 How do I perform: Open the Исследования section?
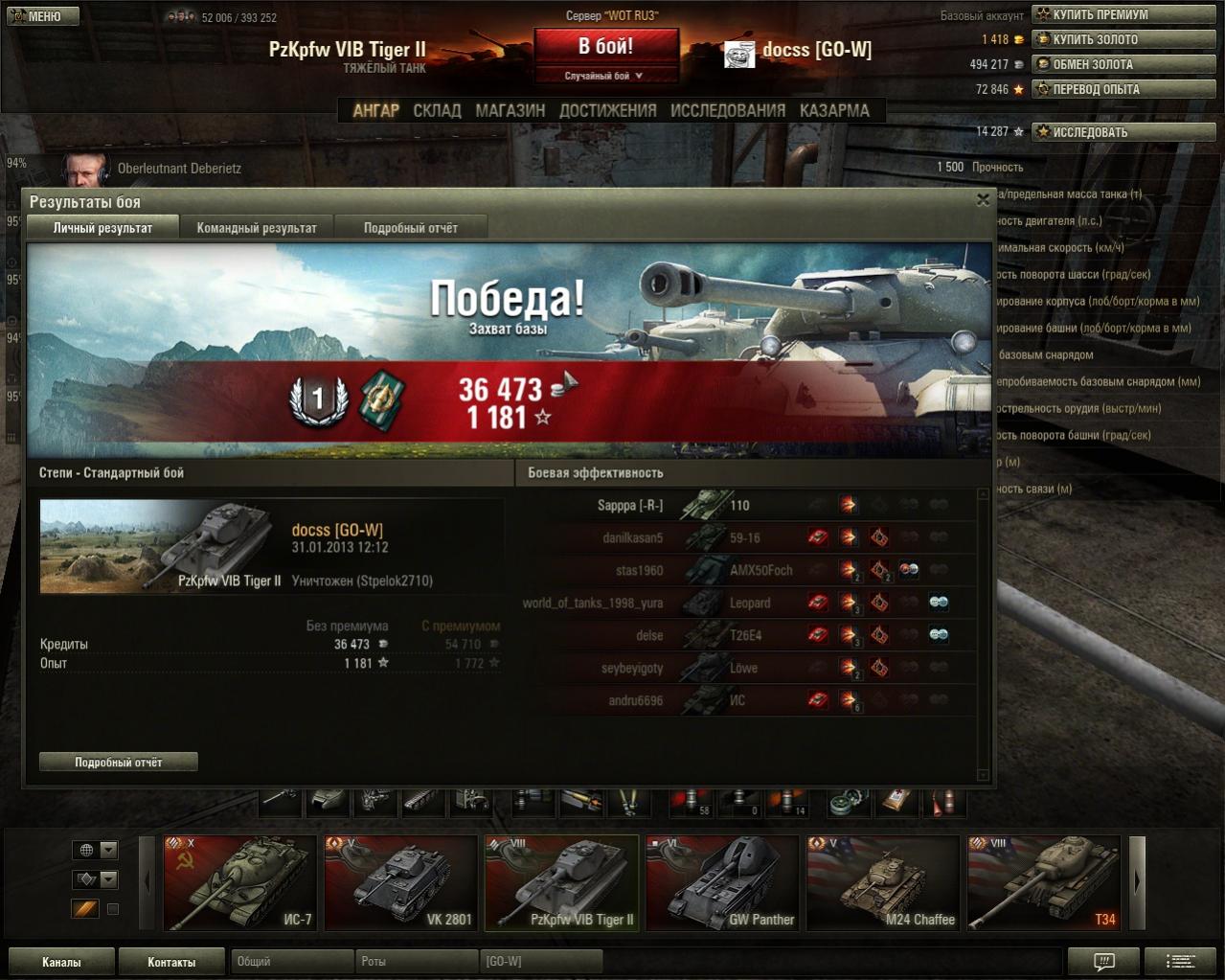pyautogui.click(x=727, y=110)
